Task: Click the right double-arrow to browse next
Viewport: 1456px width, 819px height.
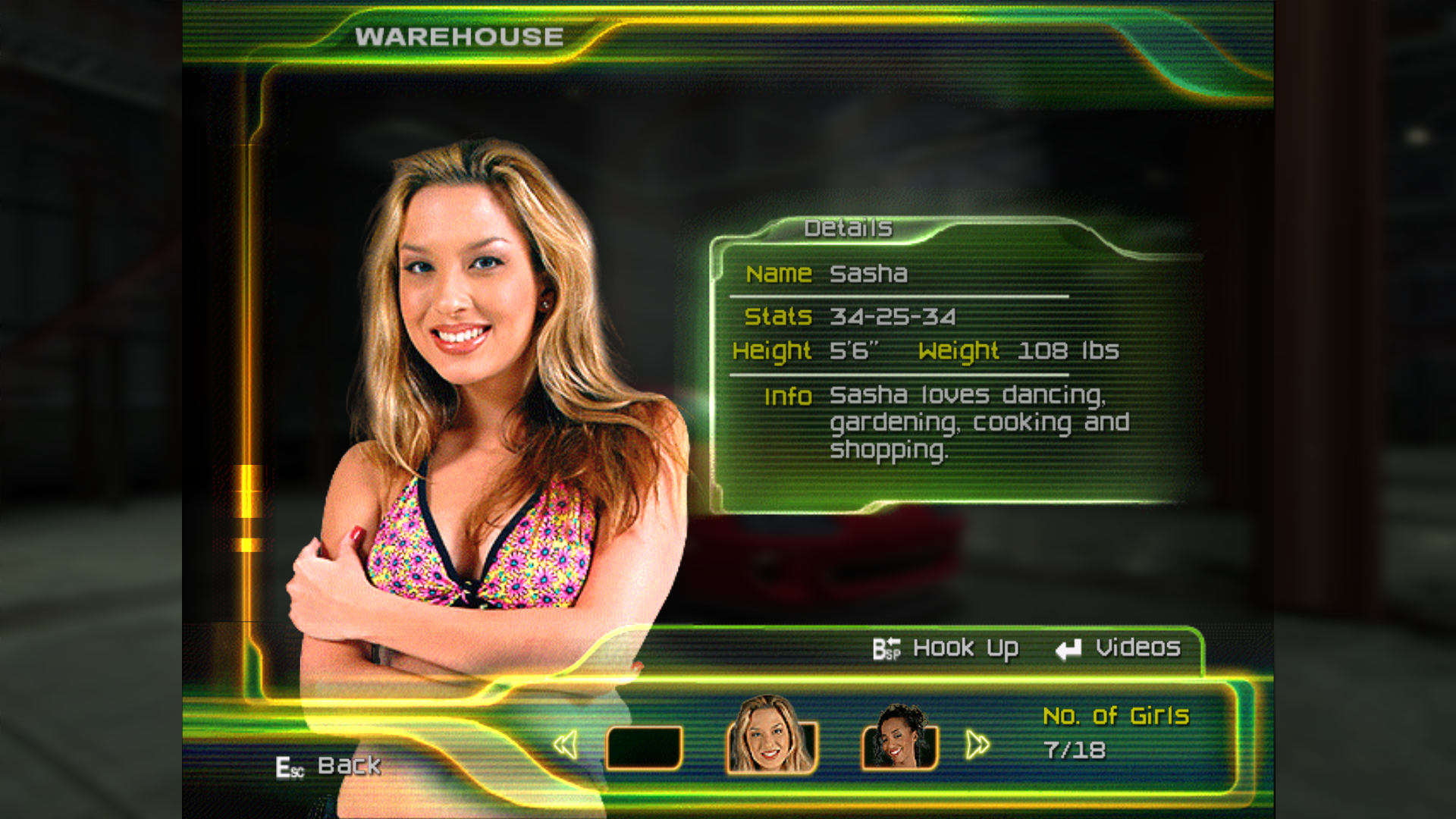Action: click(x=977, y=745)
